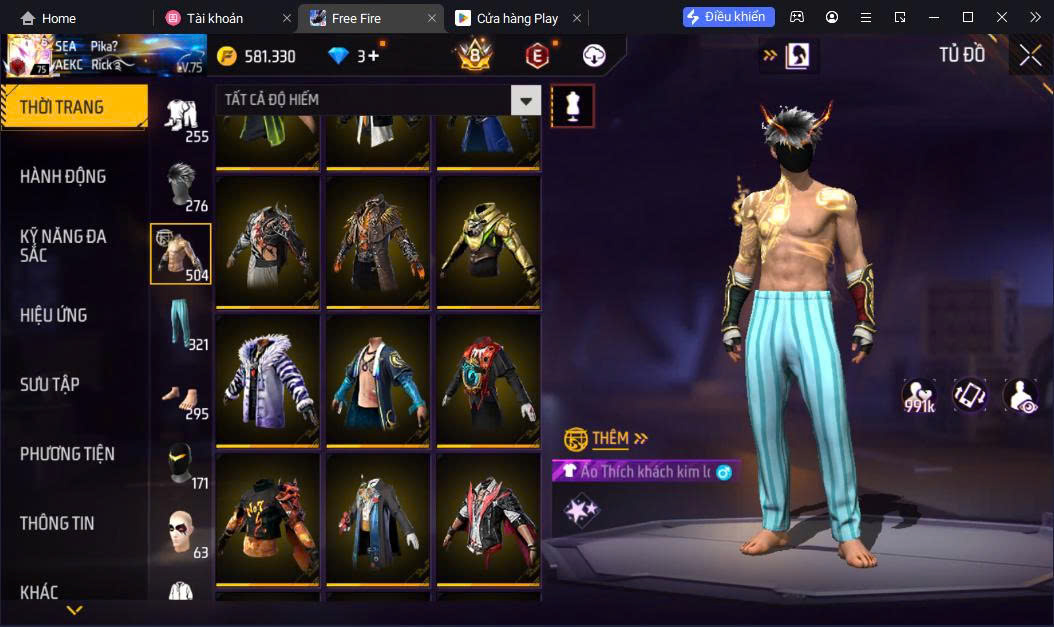
Task: Switch to the PHƯƠNG TIỆN tab
Action: pyautogui.click(x=67, y=454)
